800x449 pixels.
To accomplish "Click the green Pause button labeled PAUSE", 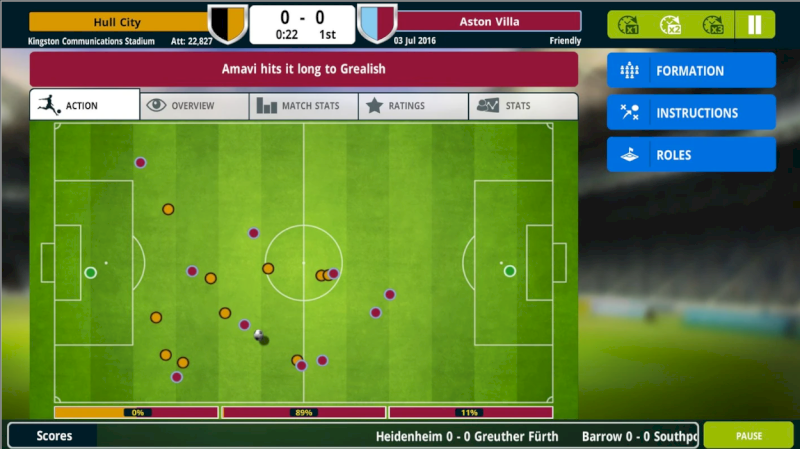I will pyautogui.click(x=749, y=436).
